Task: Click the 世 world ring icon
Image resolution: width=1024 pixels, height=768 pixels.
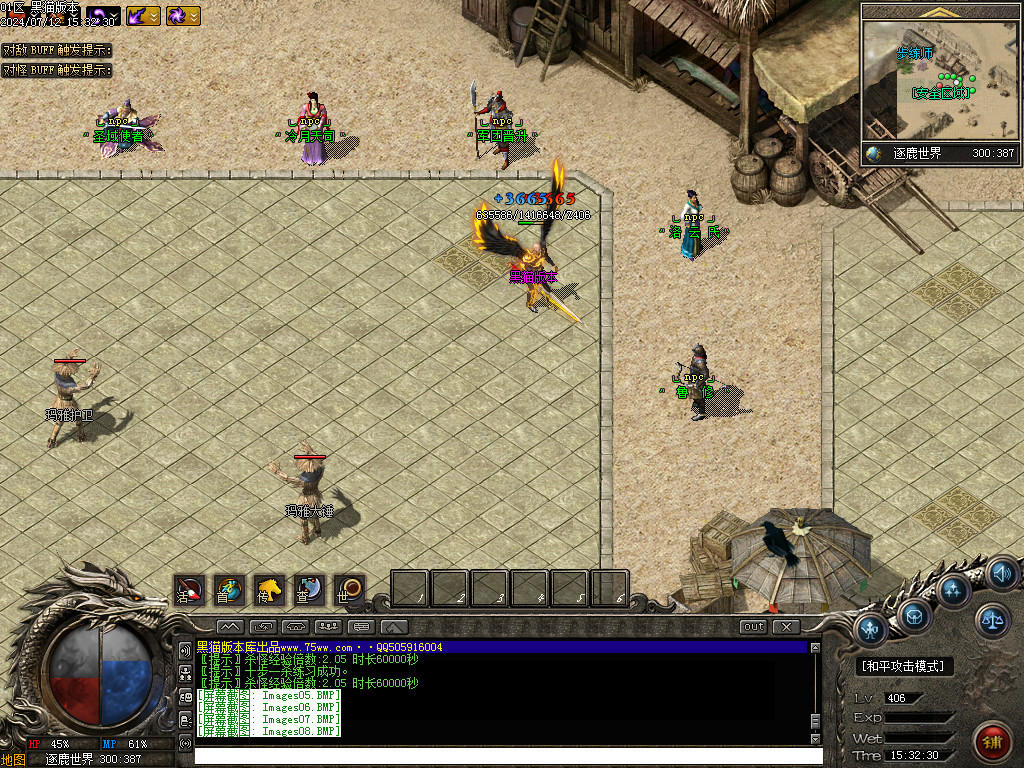Action: tap(349, 590)
